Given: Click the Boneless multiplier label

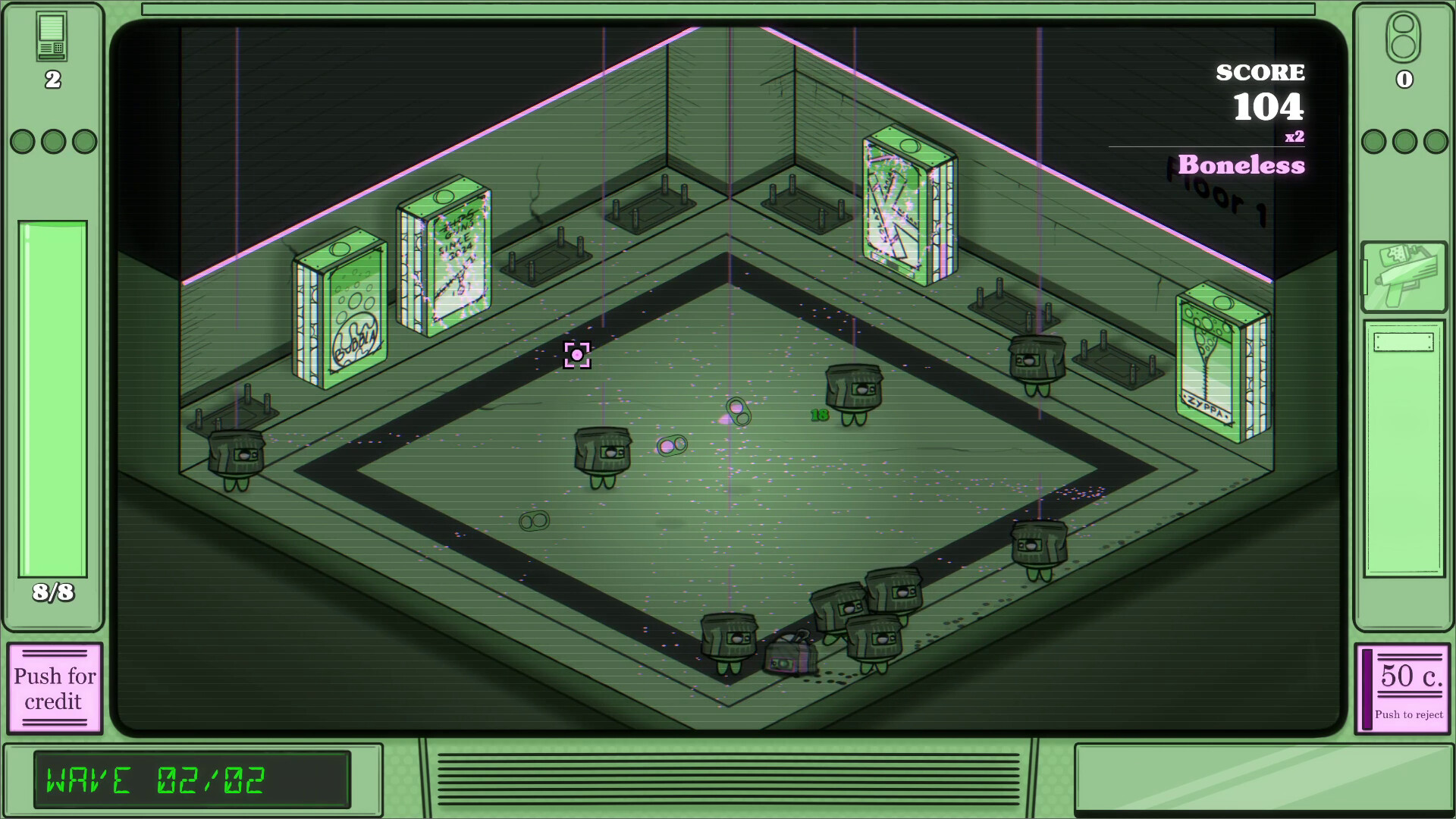Looking at the screenshot, I should [x=1241, y=165].
